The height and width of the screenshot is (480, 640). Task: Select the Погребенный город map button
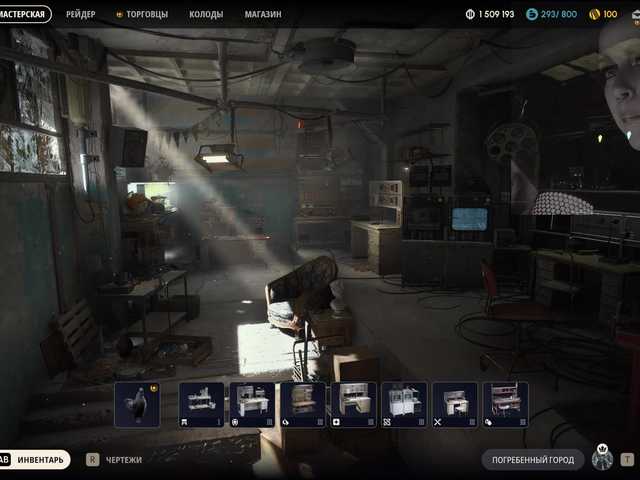[532, 460]
